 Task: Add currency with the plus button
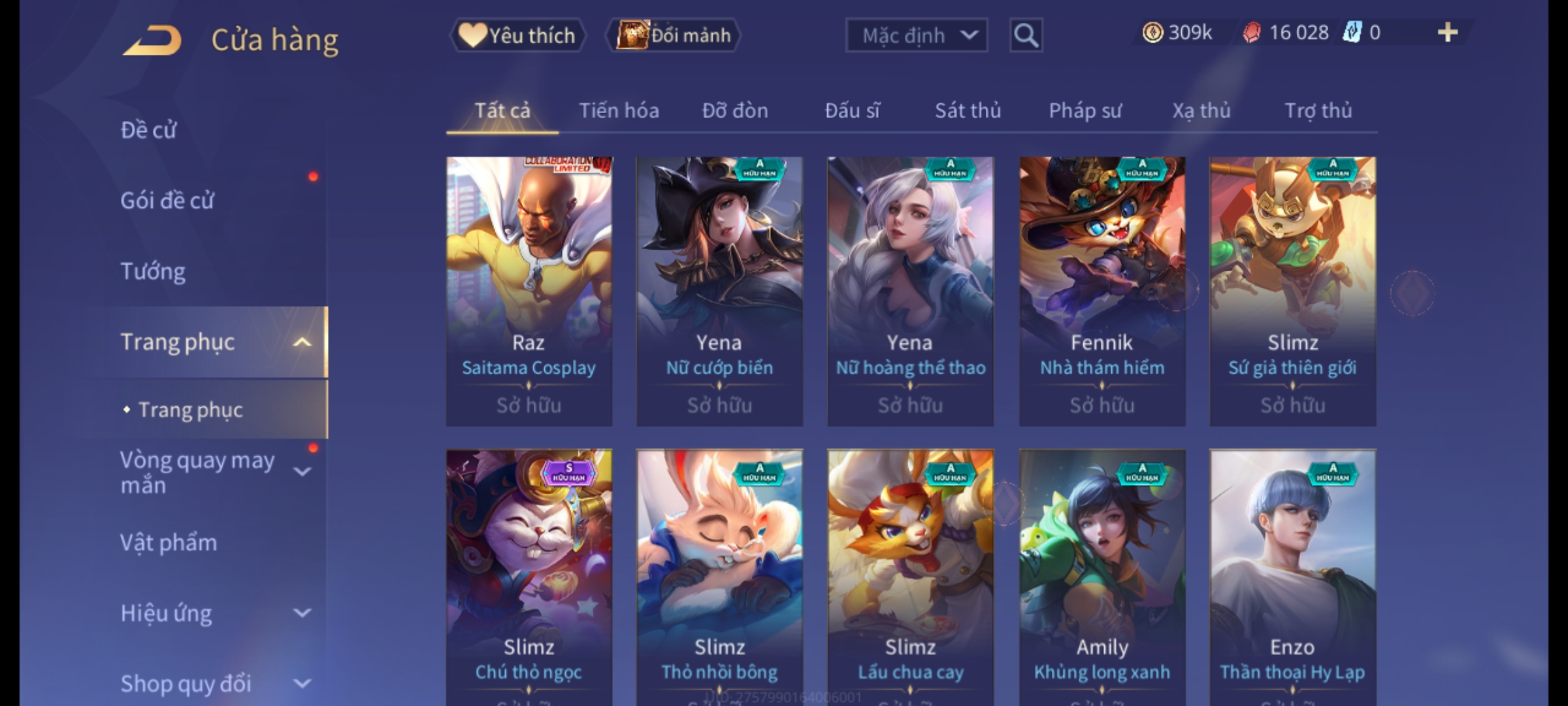[1447, 33]
